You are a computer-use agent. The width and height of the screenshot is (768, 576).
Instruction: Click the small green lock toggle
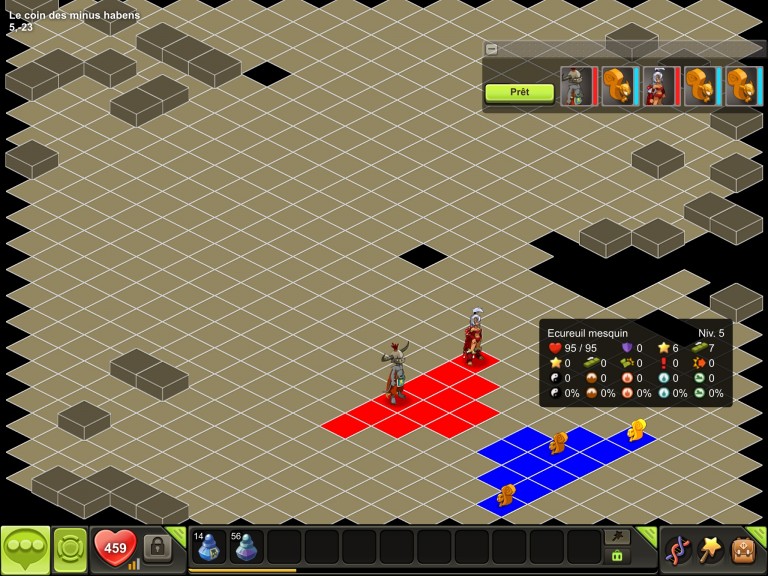(616, 556)
